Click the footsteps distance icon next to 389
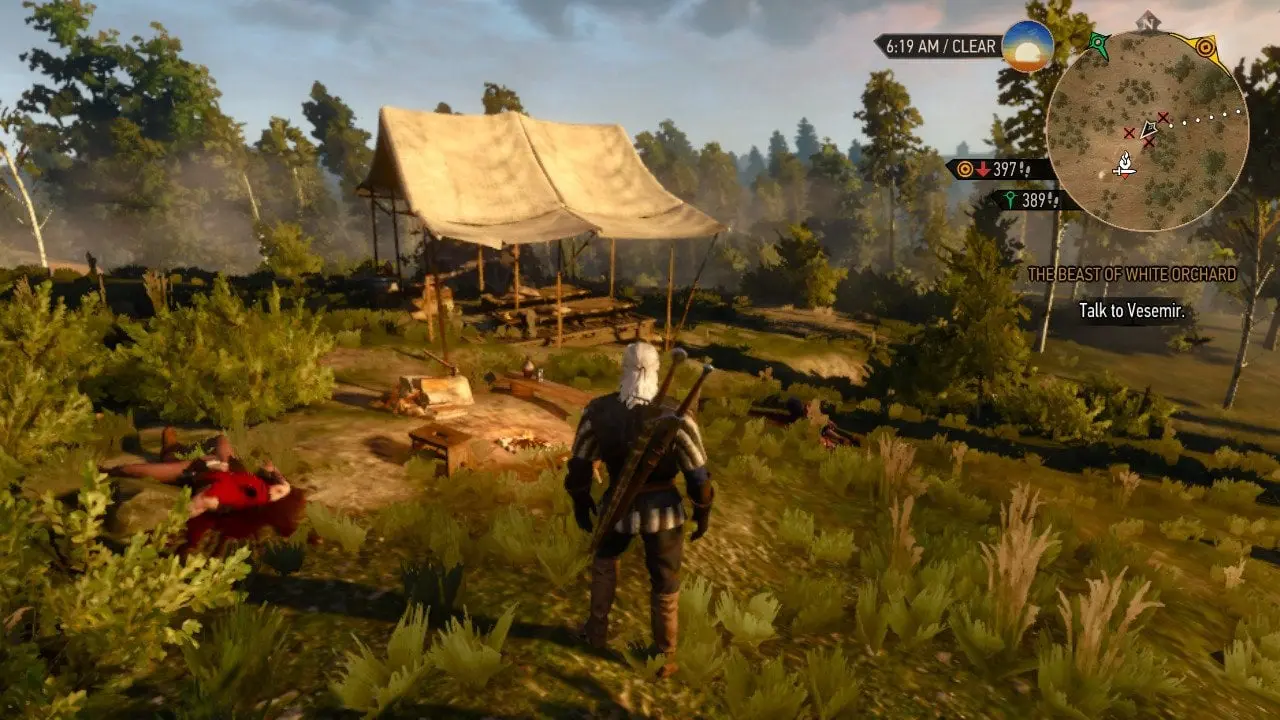Image resolution: width=1280 pixels, height=720 pixels. coord(1053,201)
